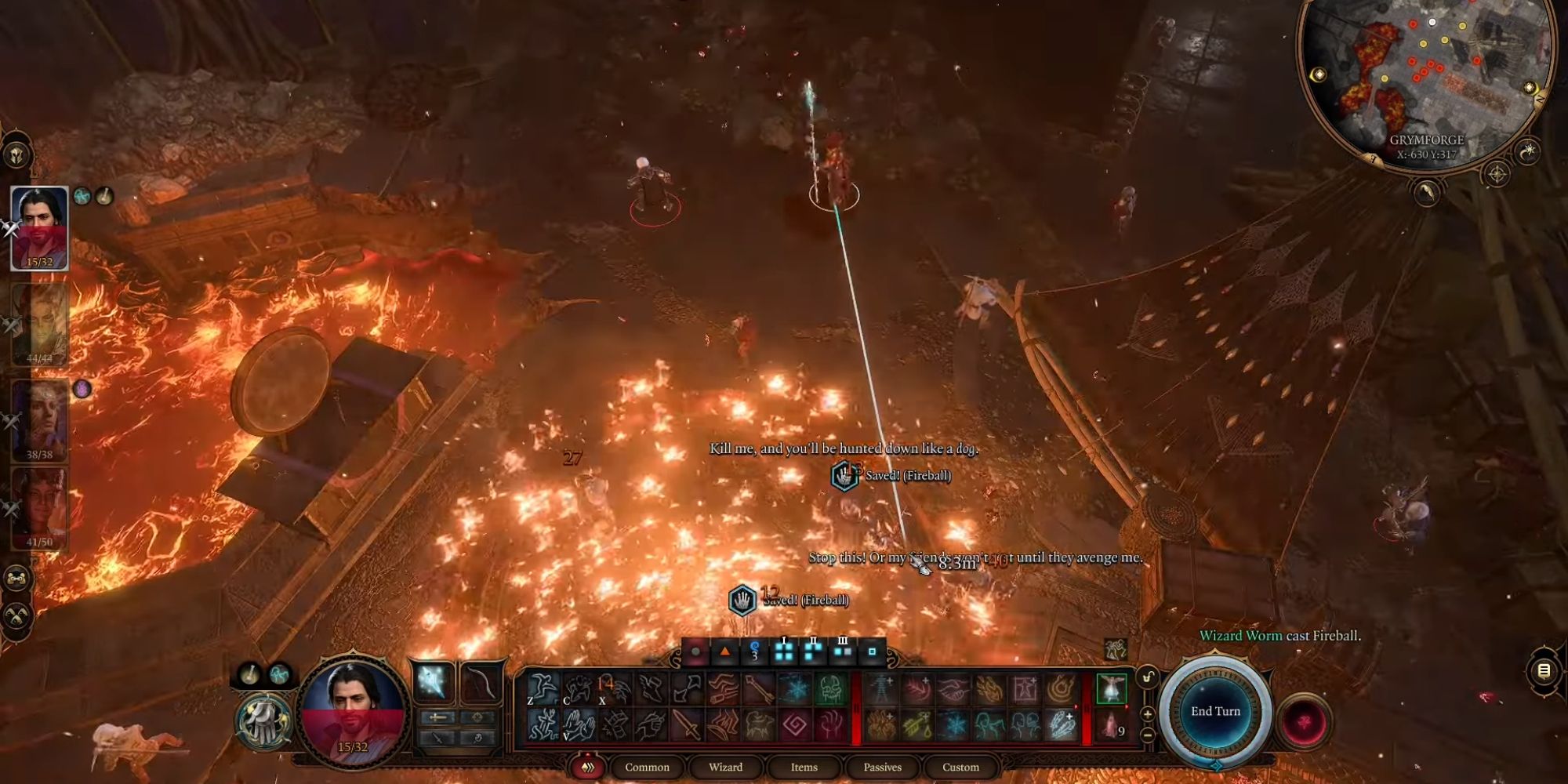1568x784 pixels.
Task: Open the Passives tab
Action: click(882, 766)
